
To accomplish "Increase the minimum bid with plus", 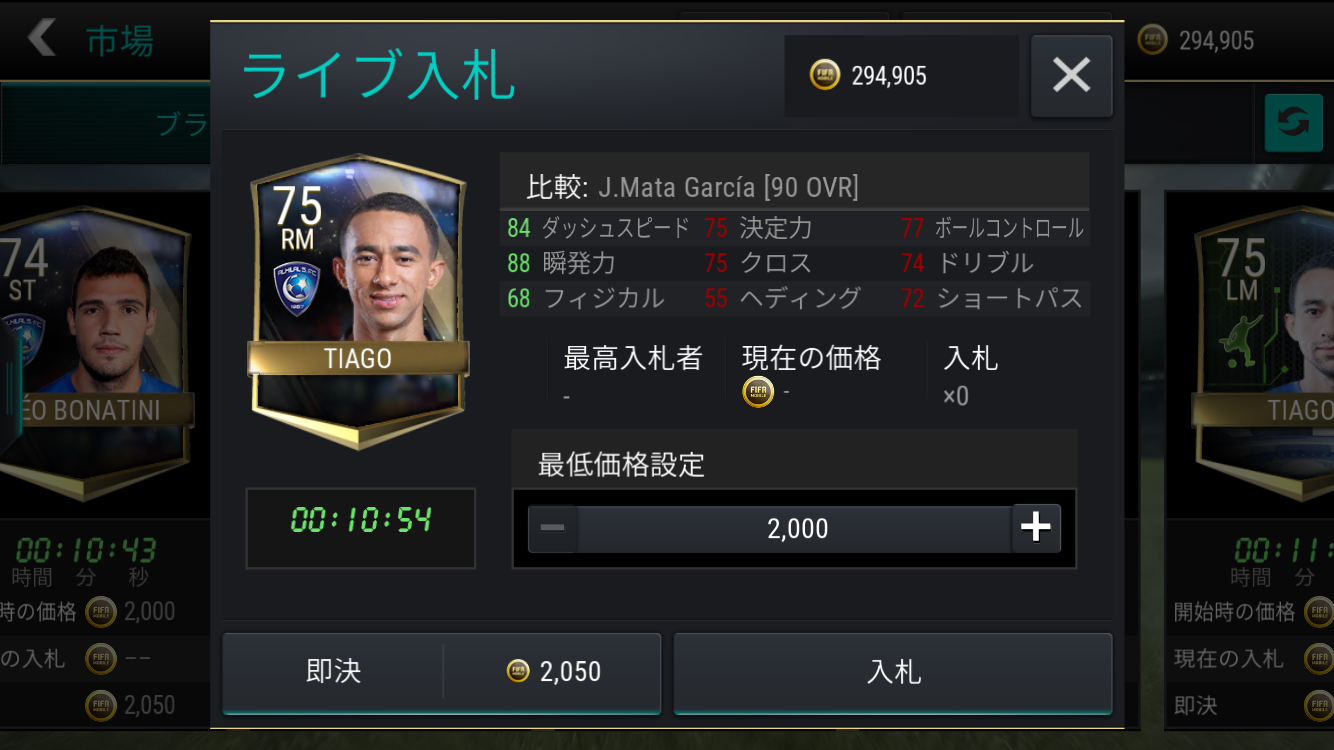I will (1036, 528).
